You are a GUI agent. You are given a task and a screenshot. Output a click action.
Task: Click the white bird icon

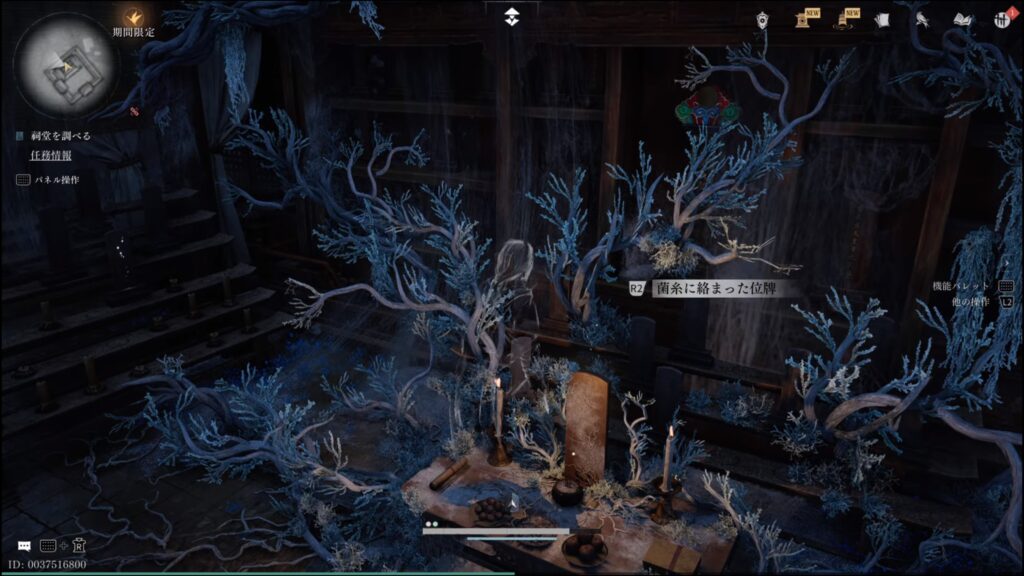923,18
